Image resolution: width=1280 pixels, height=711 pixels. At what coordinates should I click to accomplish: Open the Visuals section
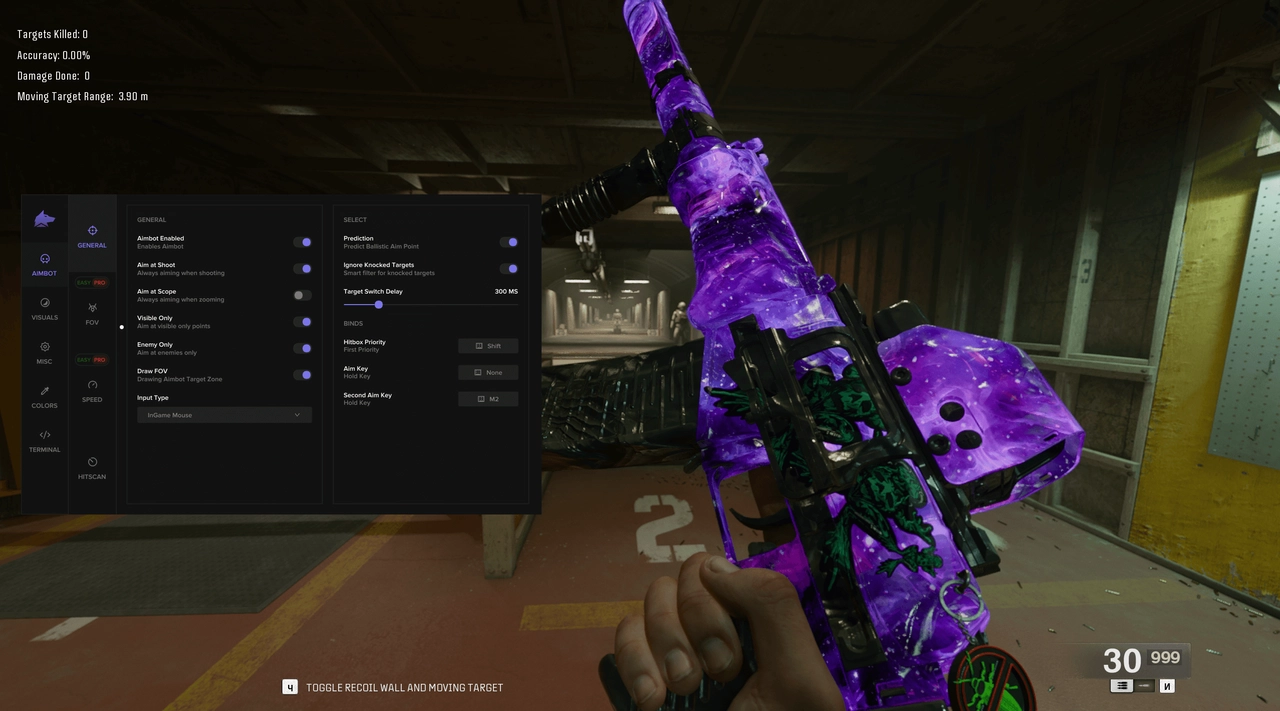pos(44,308)
